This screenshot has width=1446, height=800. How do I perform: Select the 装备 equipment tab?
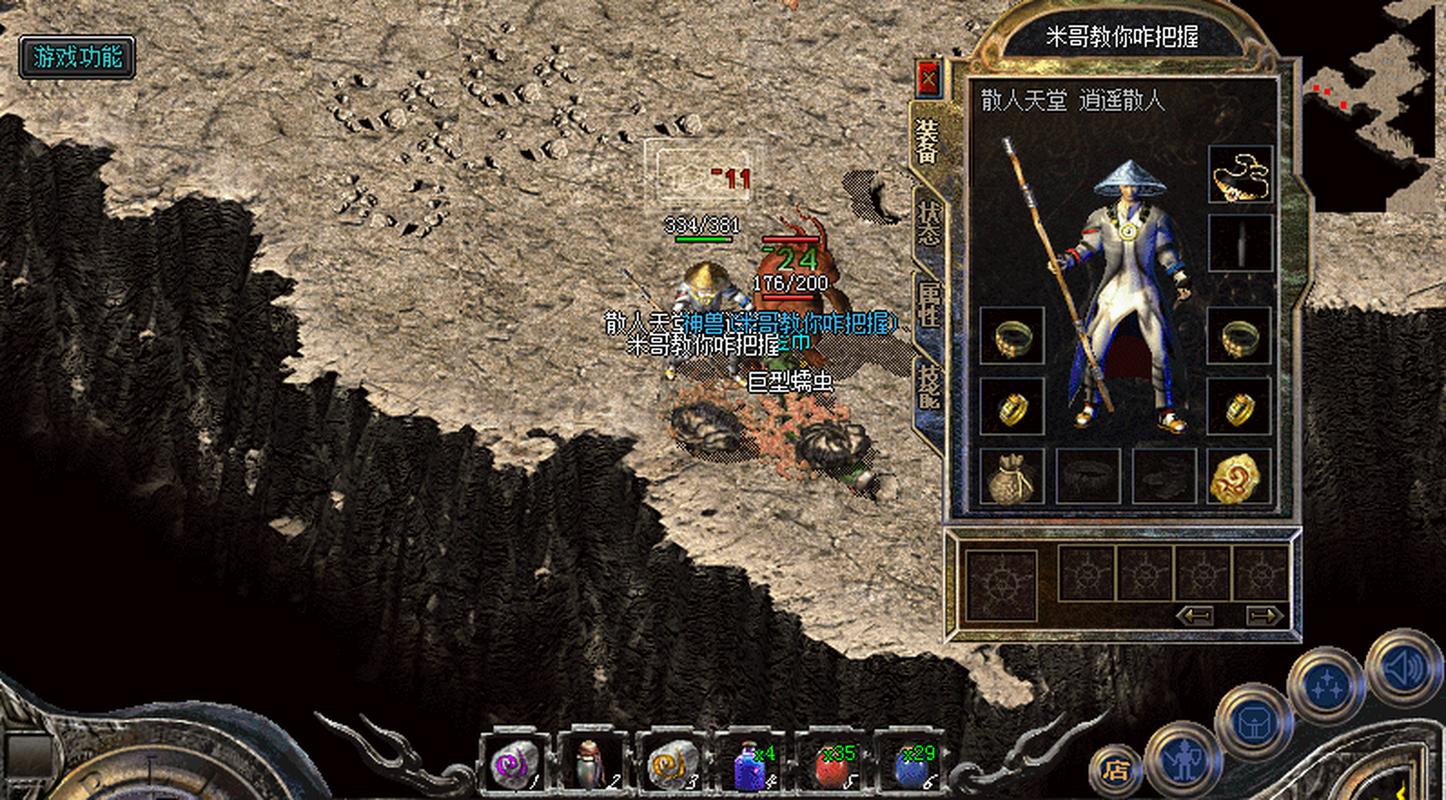(926, 140)
